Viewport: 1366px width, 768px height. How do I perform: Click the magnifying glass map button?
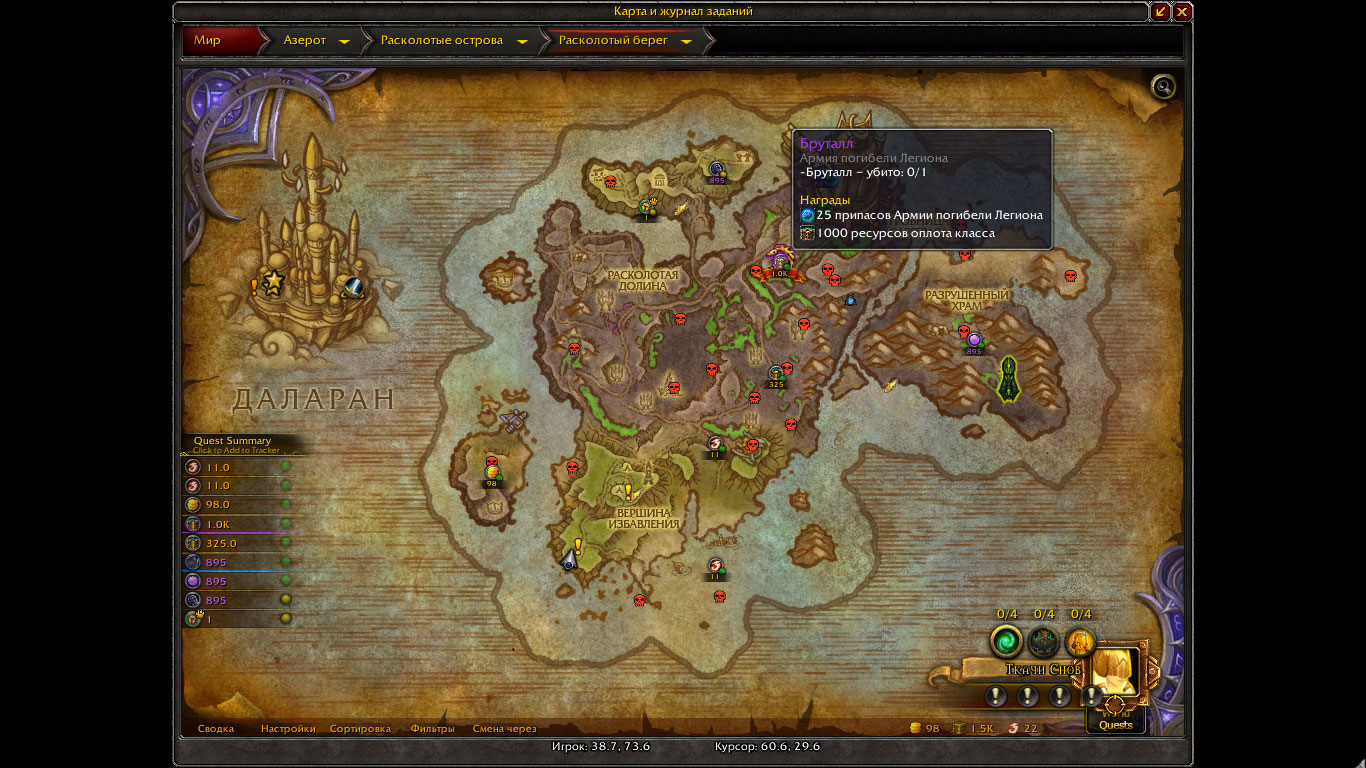(1163, 87)
